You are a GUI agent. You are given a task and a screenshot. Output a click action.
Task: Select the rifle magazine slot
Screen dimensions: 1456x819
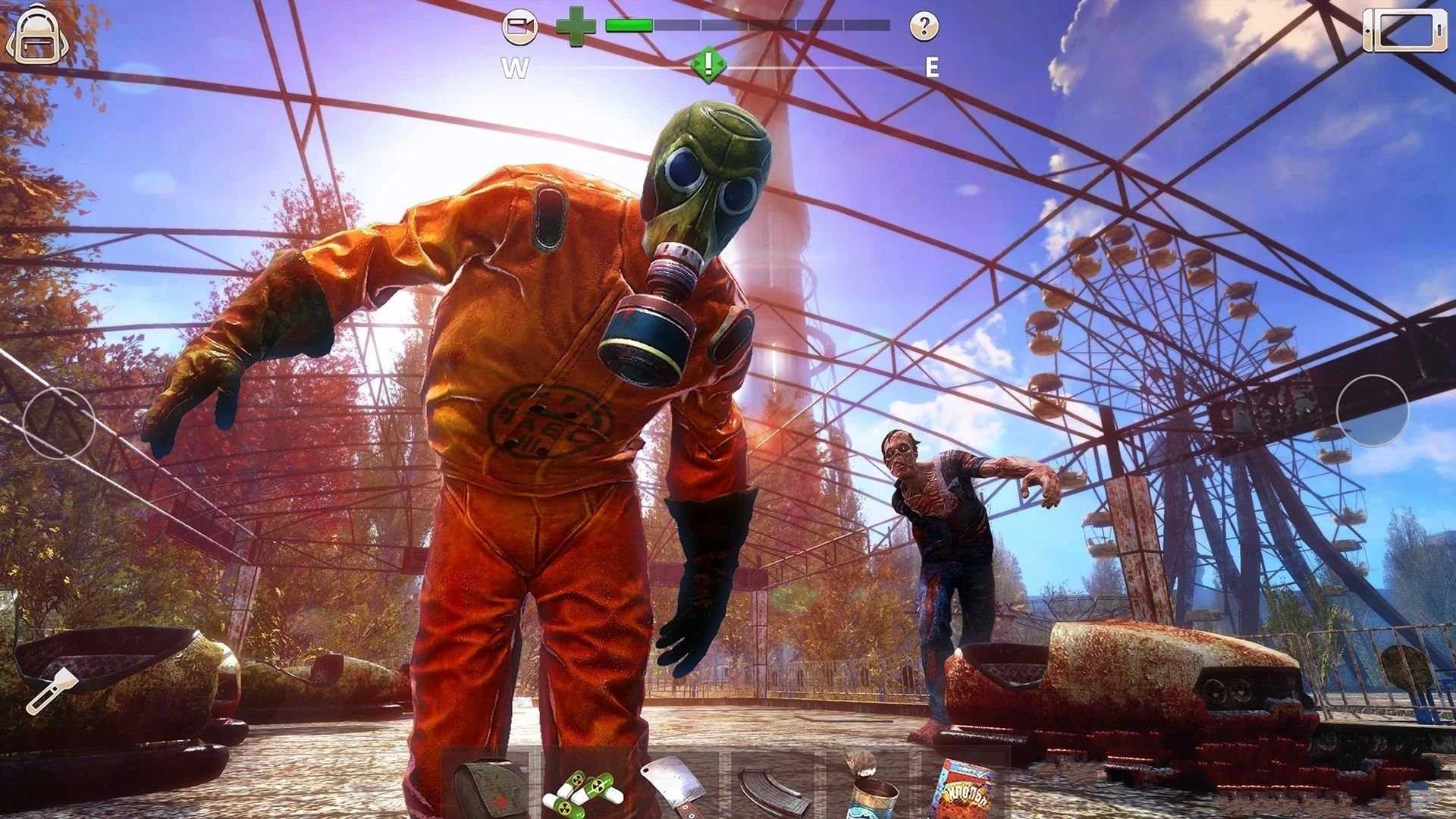click(768, 789)
